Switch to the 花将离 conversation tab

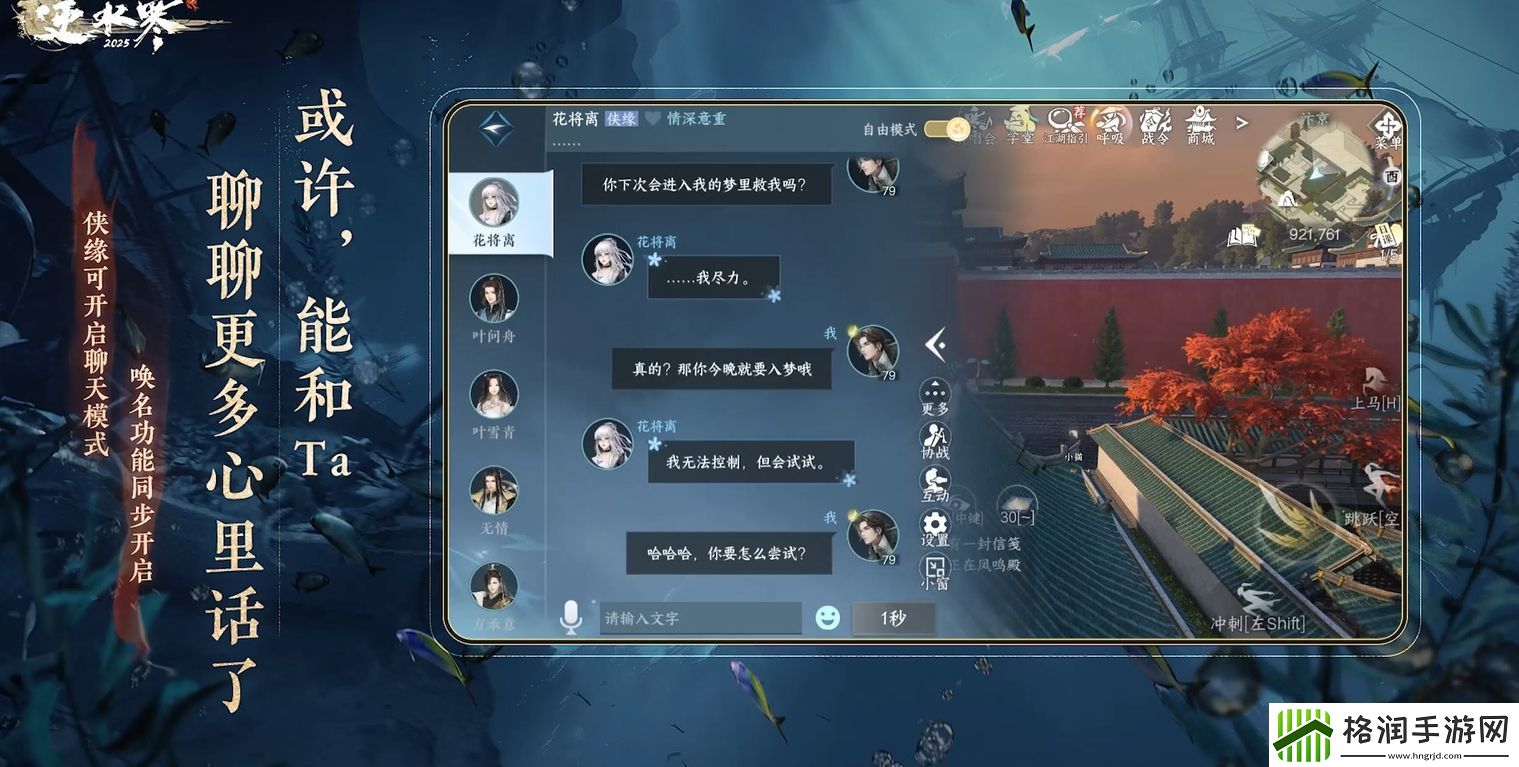[x=499, y=210]
